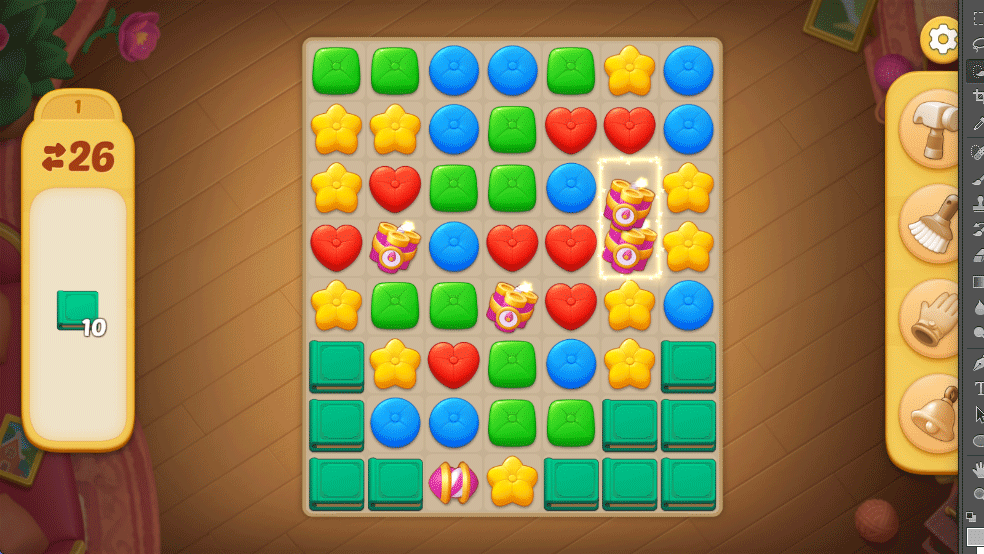Screen dimensions: 984x554
Task: Tap the pink striped ball power-up
Action: pos(453,482)
